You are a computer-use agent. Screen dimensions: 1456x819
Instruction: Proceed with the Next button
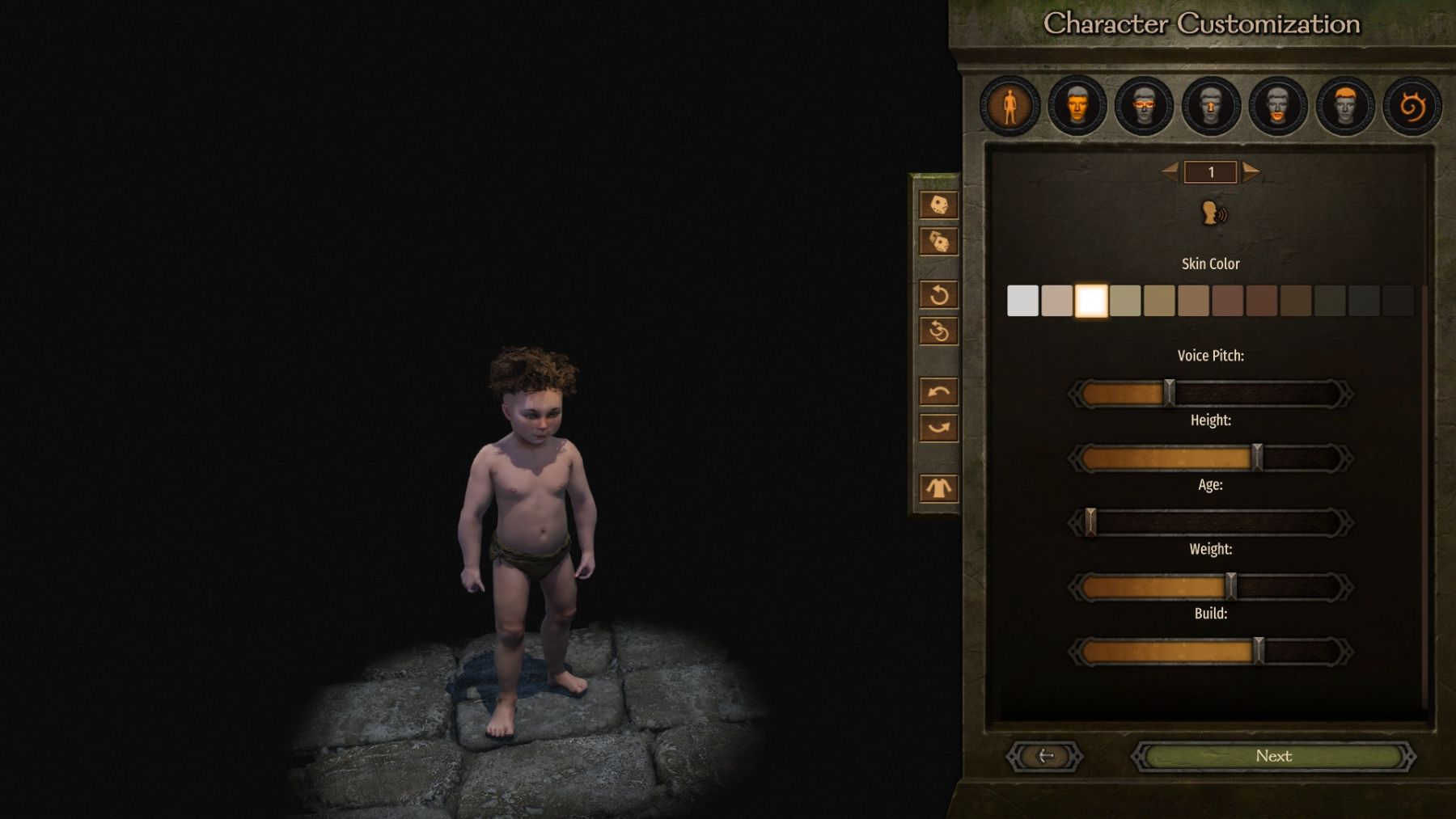[x=1273, y=757]
